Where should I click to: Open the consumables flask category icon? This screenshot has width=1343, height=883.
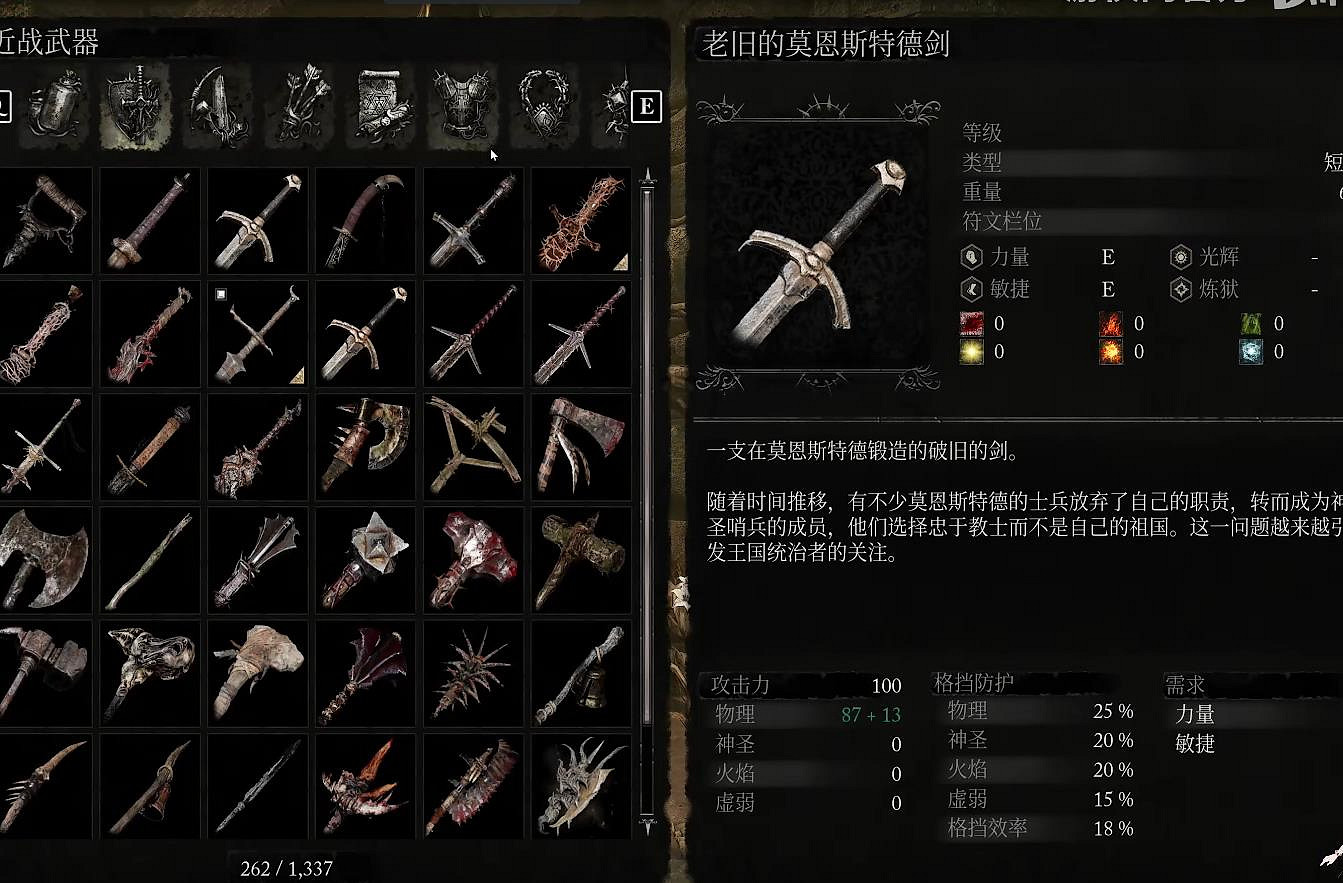point(55,105)
